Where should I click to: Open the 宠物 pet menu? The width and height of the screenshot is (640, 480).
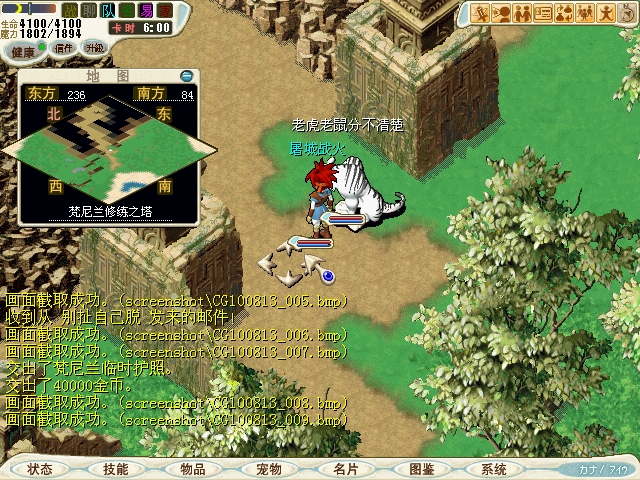(x=268, y=468)
